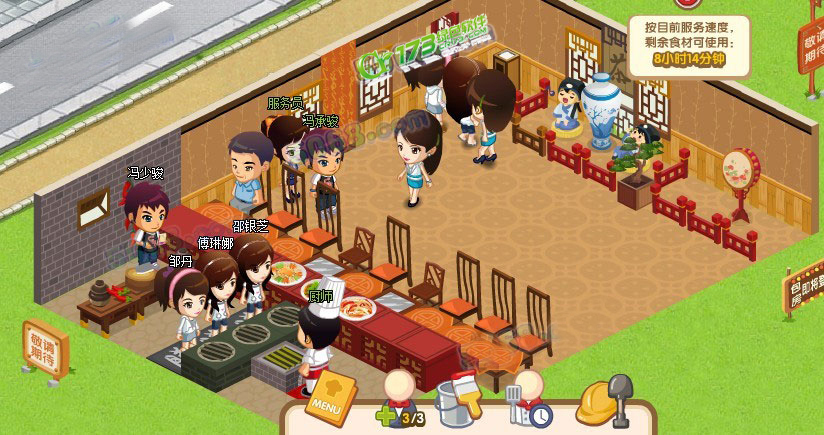Open the hire staff icon showing 3/3

tap(400, 398)
